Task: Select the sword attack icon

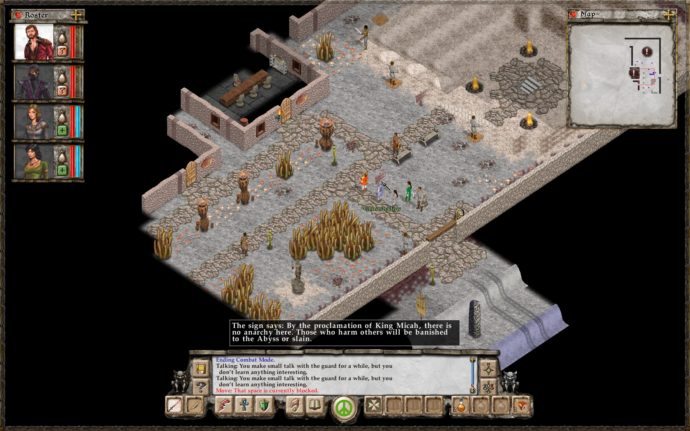Action: 176,406
